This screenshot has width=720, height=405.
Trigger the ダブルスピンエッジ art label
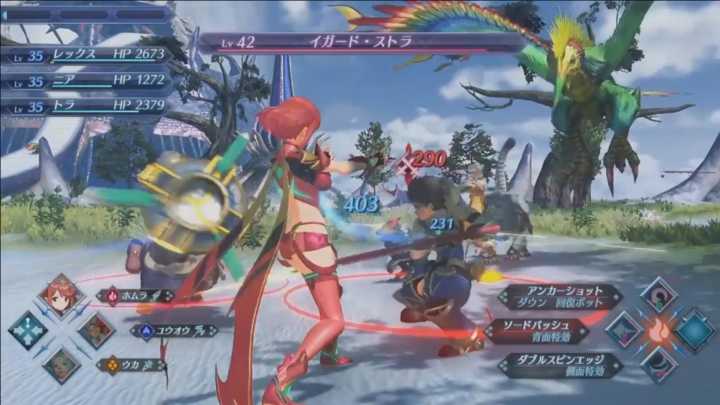coord(558,365)
